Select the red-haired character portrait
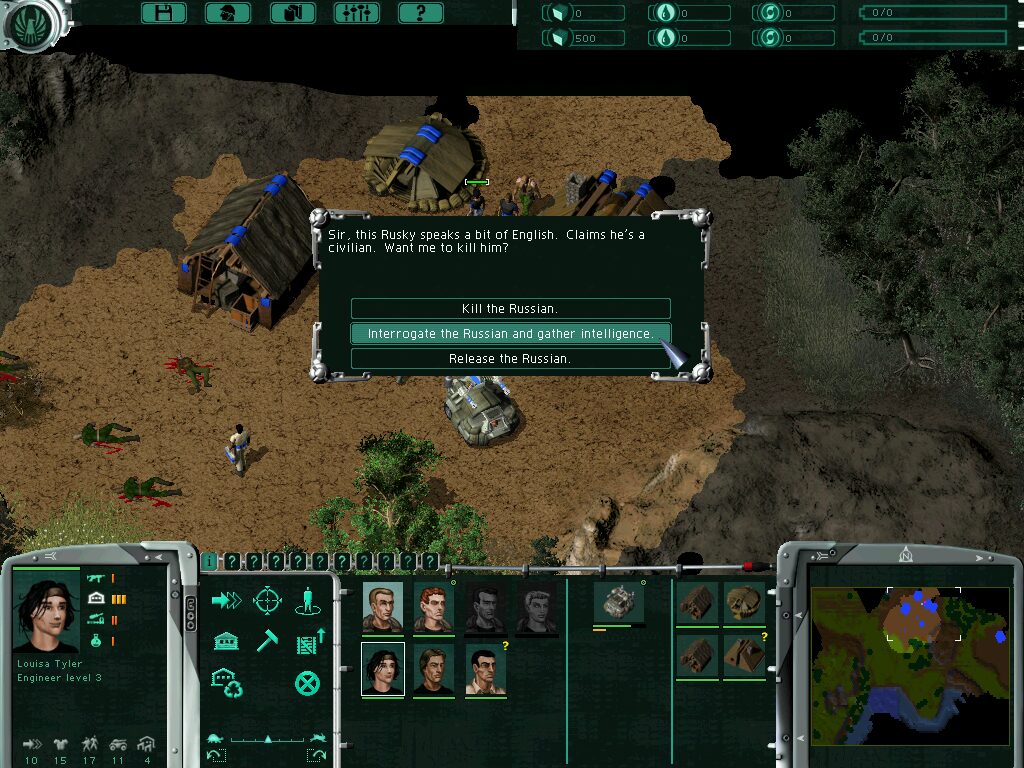Image resolution: width=1024 pixels, height=768 pixels. point(434,608)
